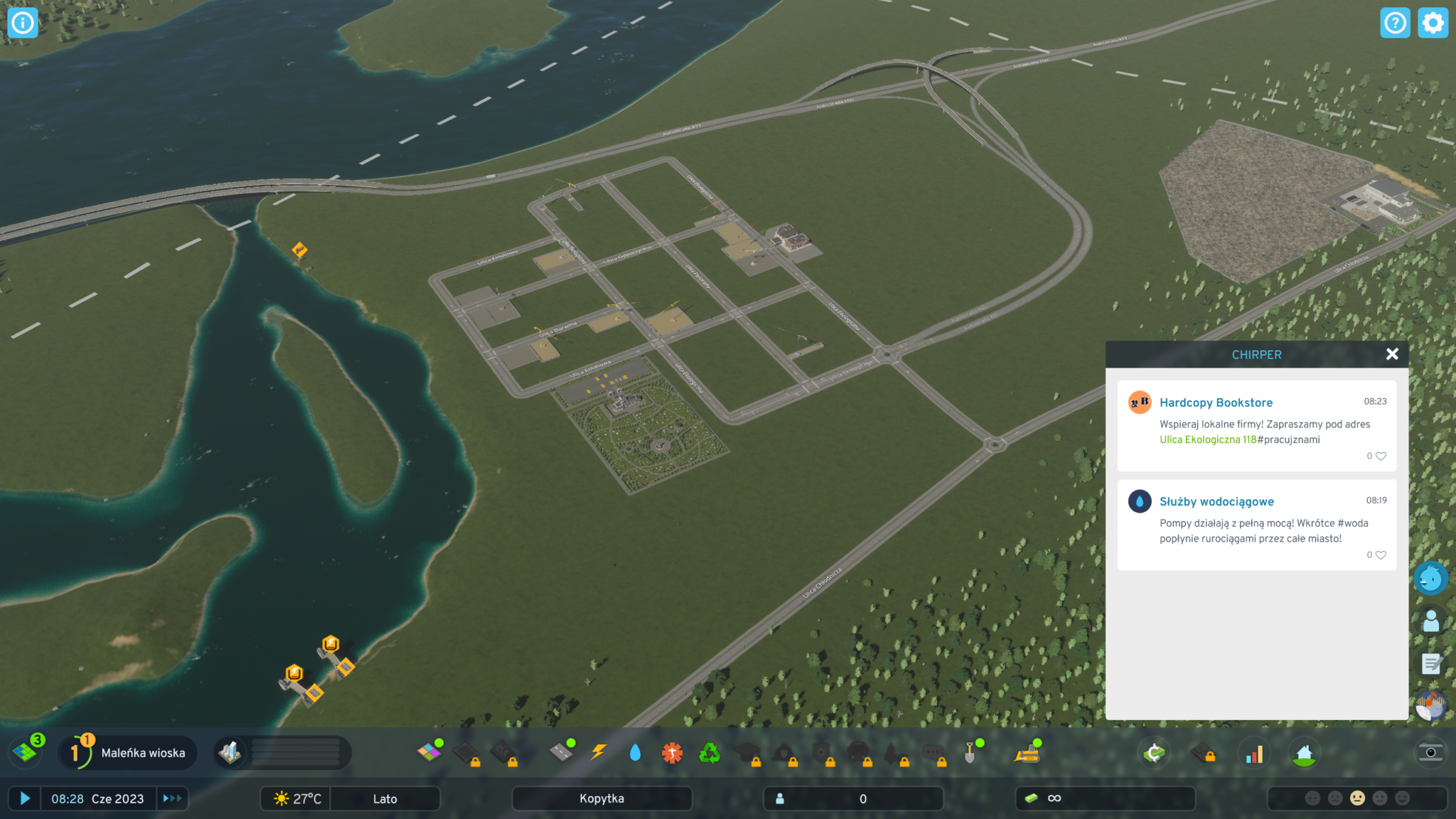Screen dimensions: 1456x819
Task: Like the Służby wodociągowe chirp
Action: (1381, 555)
